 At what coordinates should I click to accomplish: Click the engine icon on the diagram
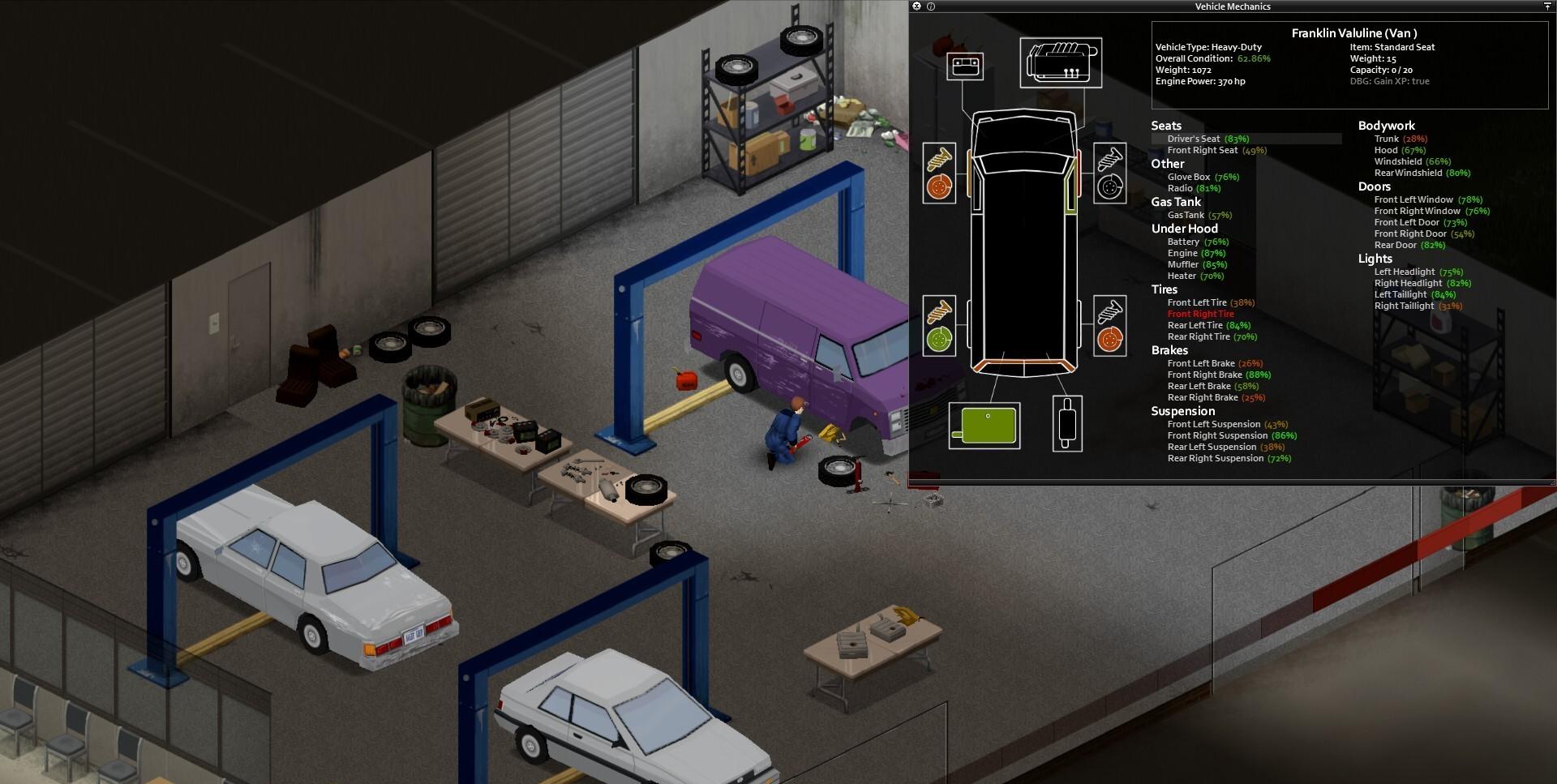1061,62
